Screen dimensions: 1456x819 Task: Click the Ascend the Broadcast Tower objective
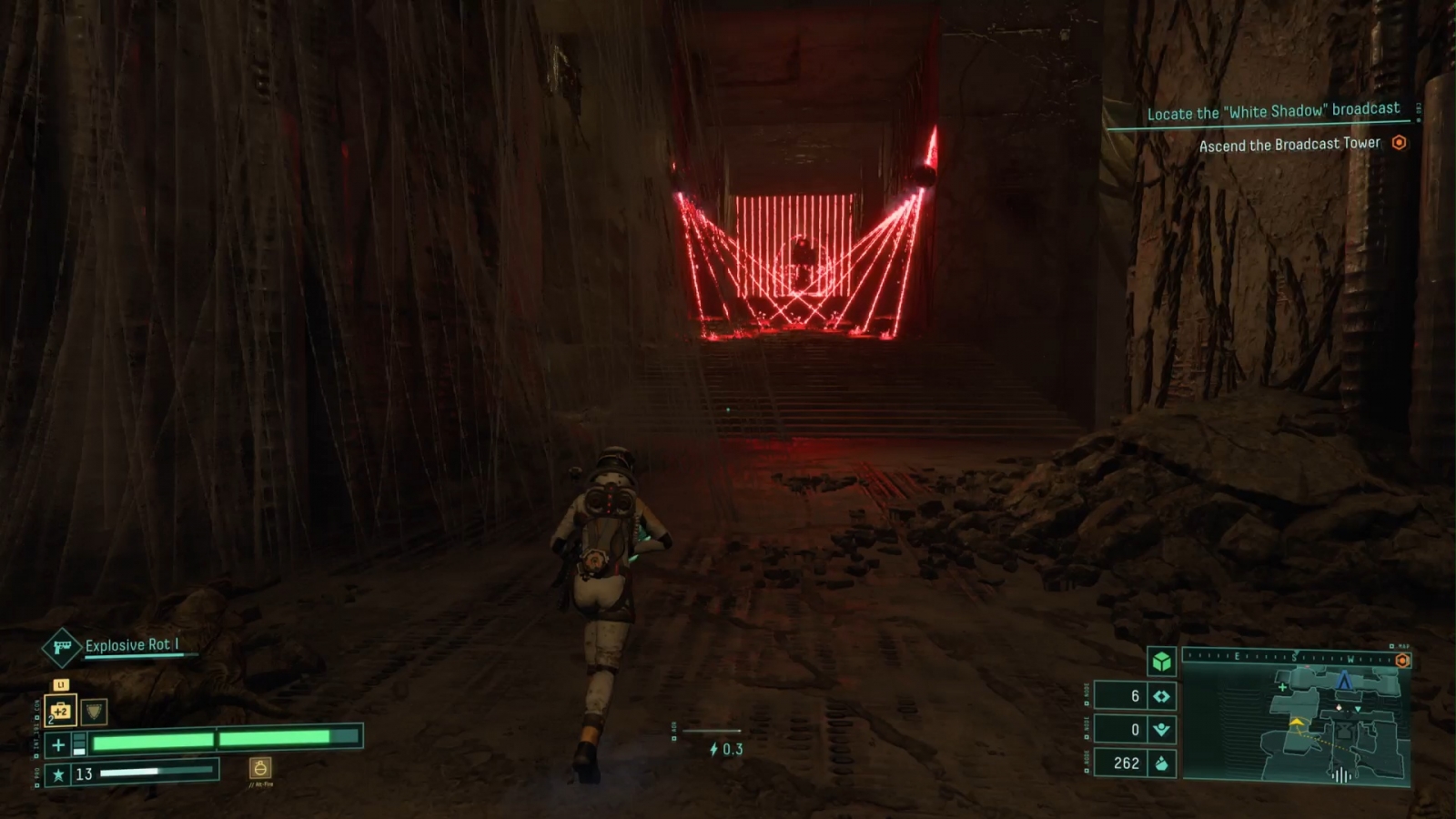coord(1289,145)
